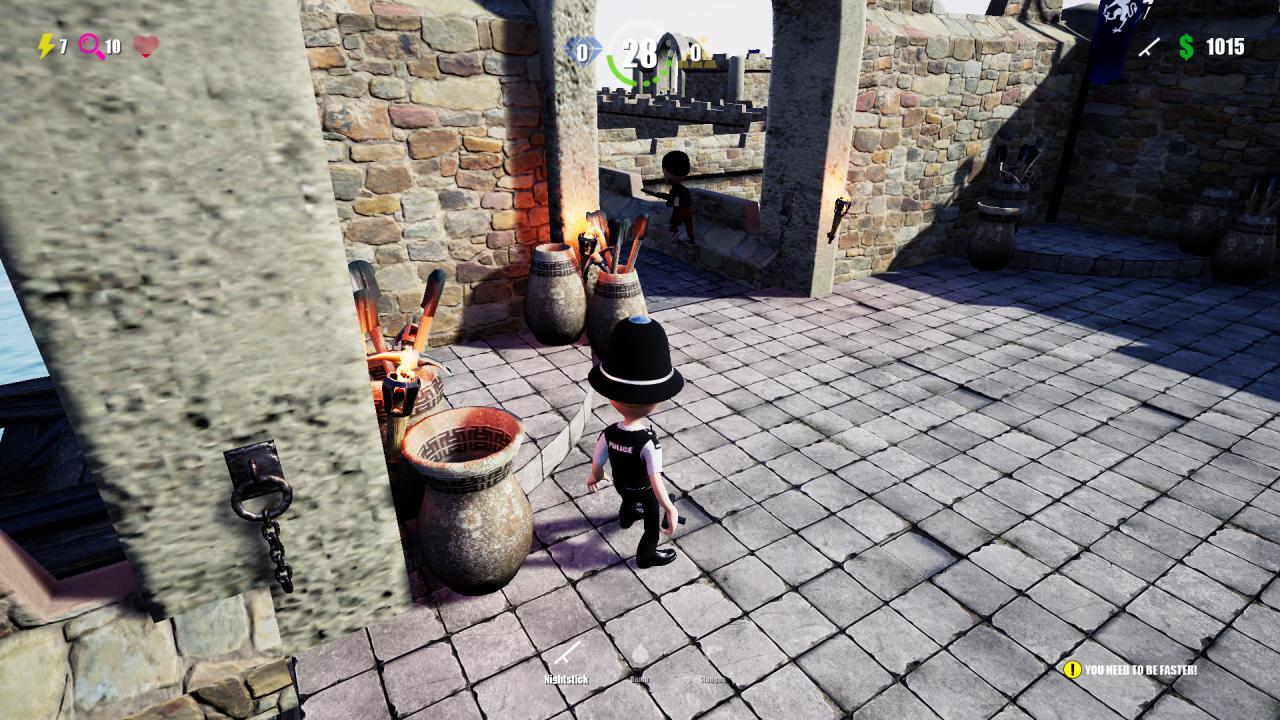Image resolution: width=1280 pixels, height=720 pixels.
Task: Click the red heart health icon
Action: click(x=148, y=43)
